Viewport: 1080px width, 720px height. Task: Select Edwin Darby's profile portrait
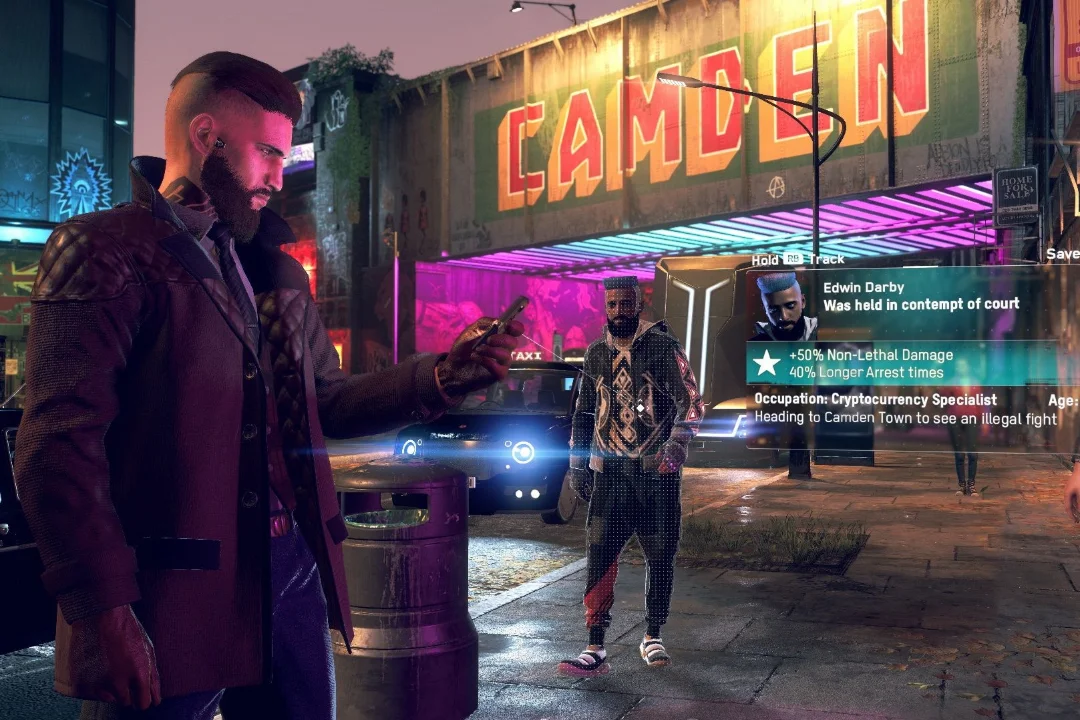783,306
